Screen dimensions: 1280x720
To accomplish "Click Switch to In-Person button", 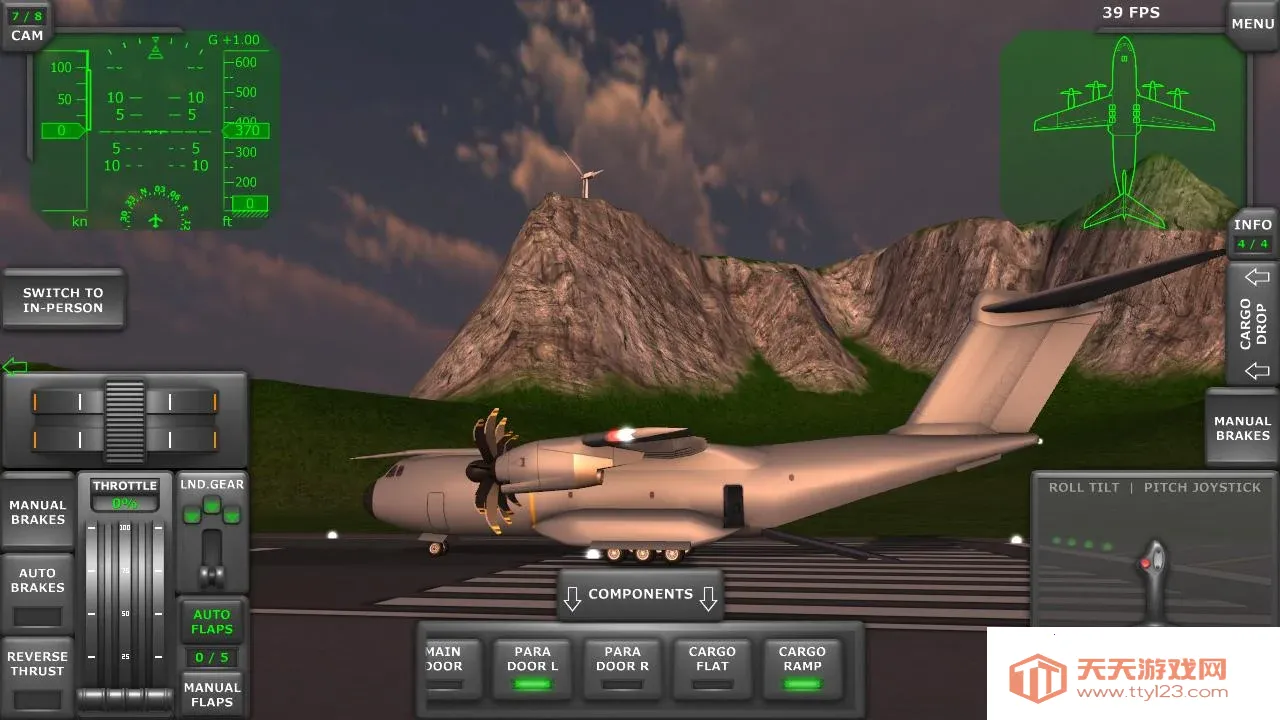I will coord(63,300).
